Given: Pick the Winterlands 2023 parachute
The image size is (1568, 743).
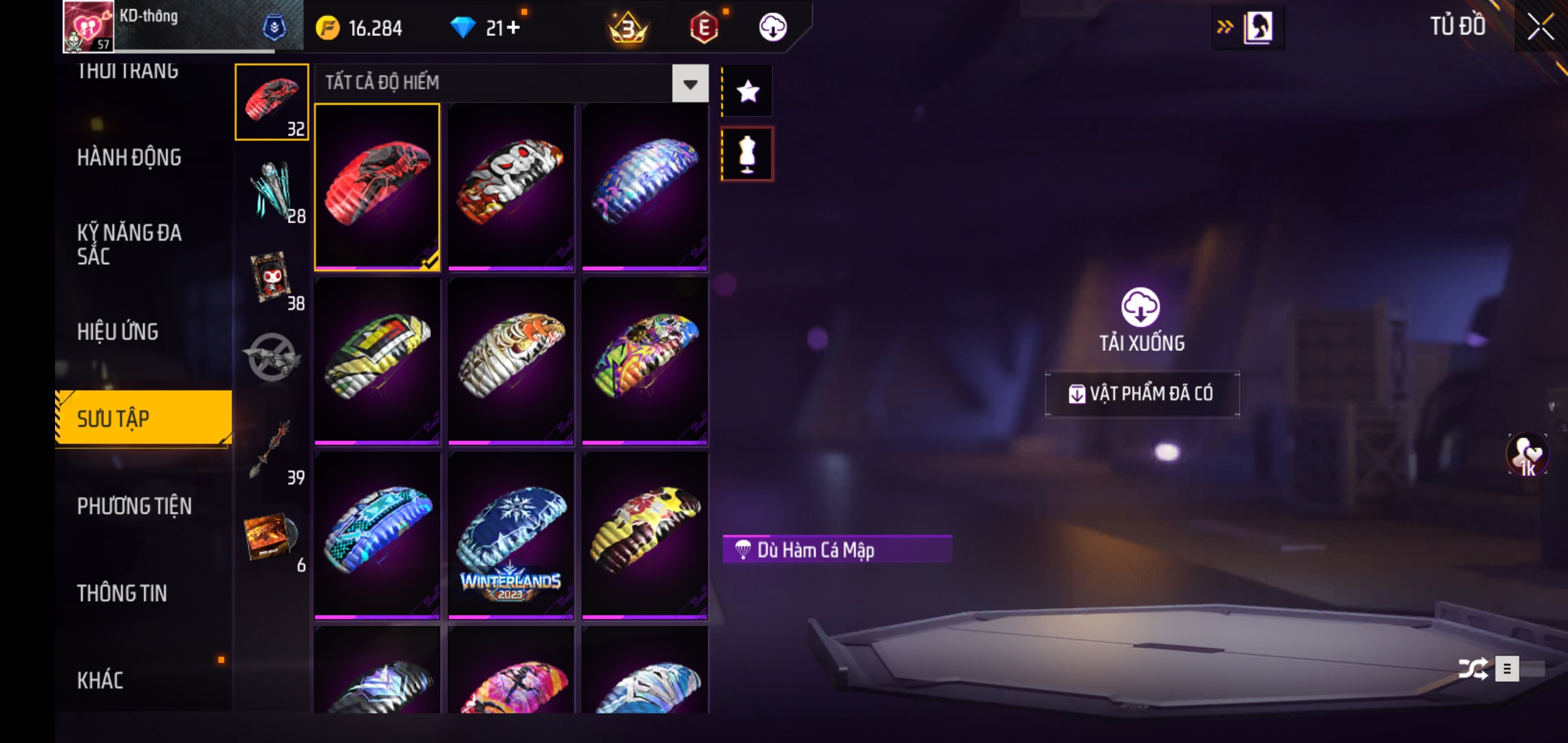Looking at the screenshot, I should (x=510, y=535).
